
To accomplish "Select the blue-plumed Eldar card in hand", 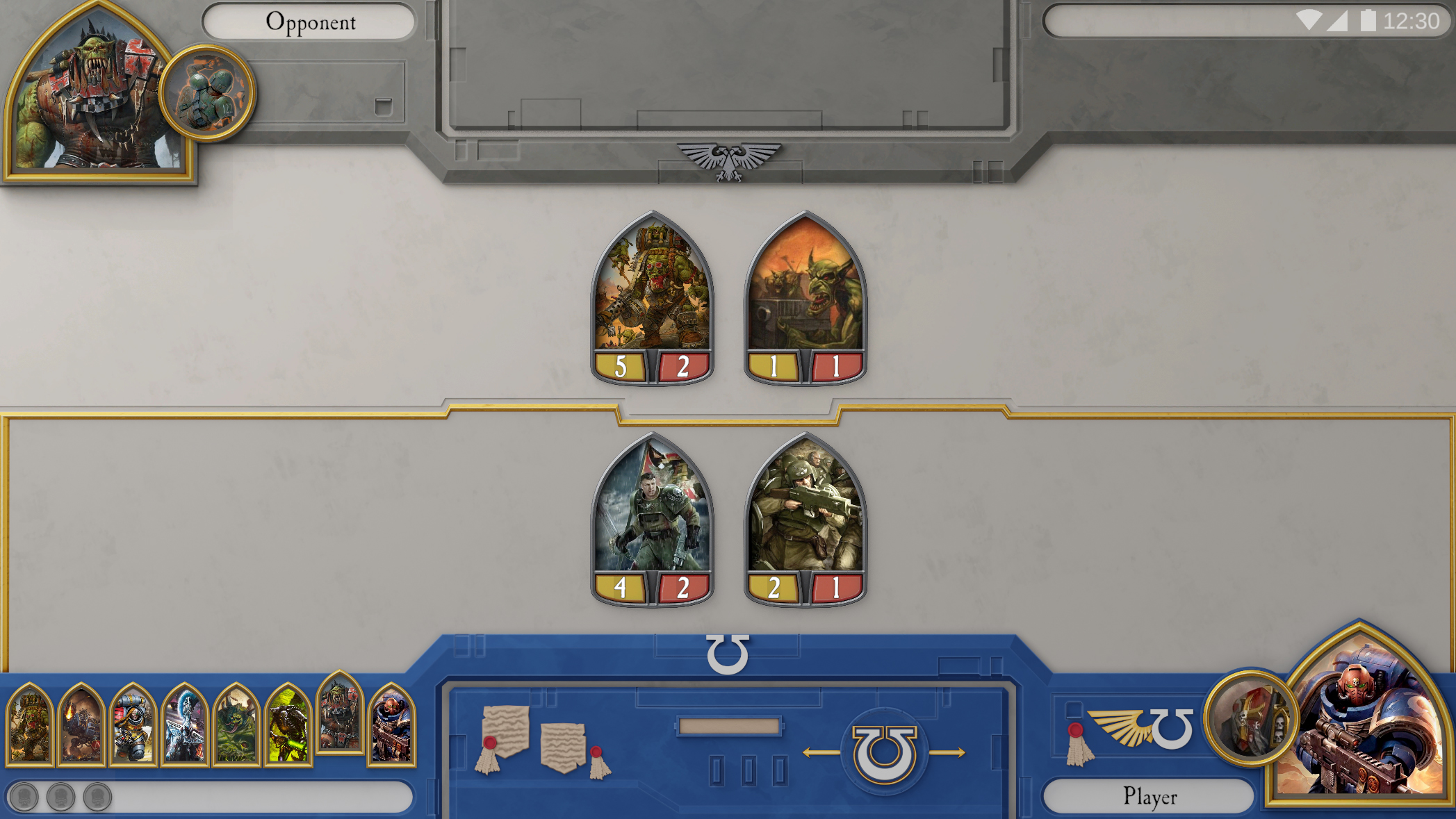I will click(184, 725).
